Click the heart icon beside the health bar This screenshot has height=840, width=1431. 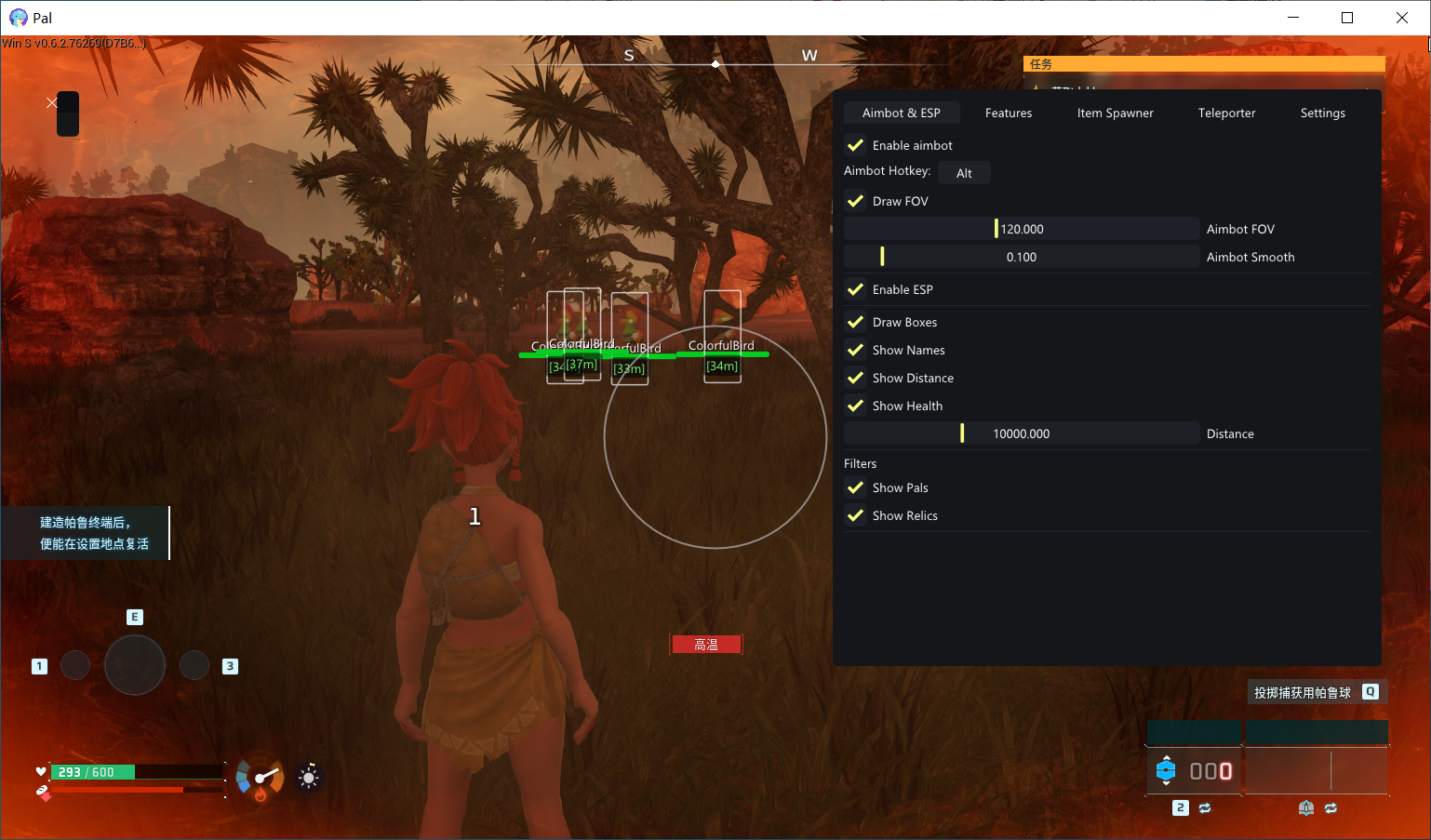pos(41,771)
